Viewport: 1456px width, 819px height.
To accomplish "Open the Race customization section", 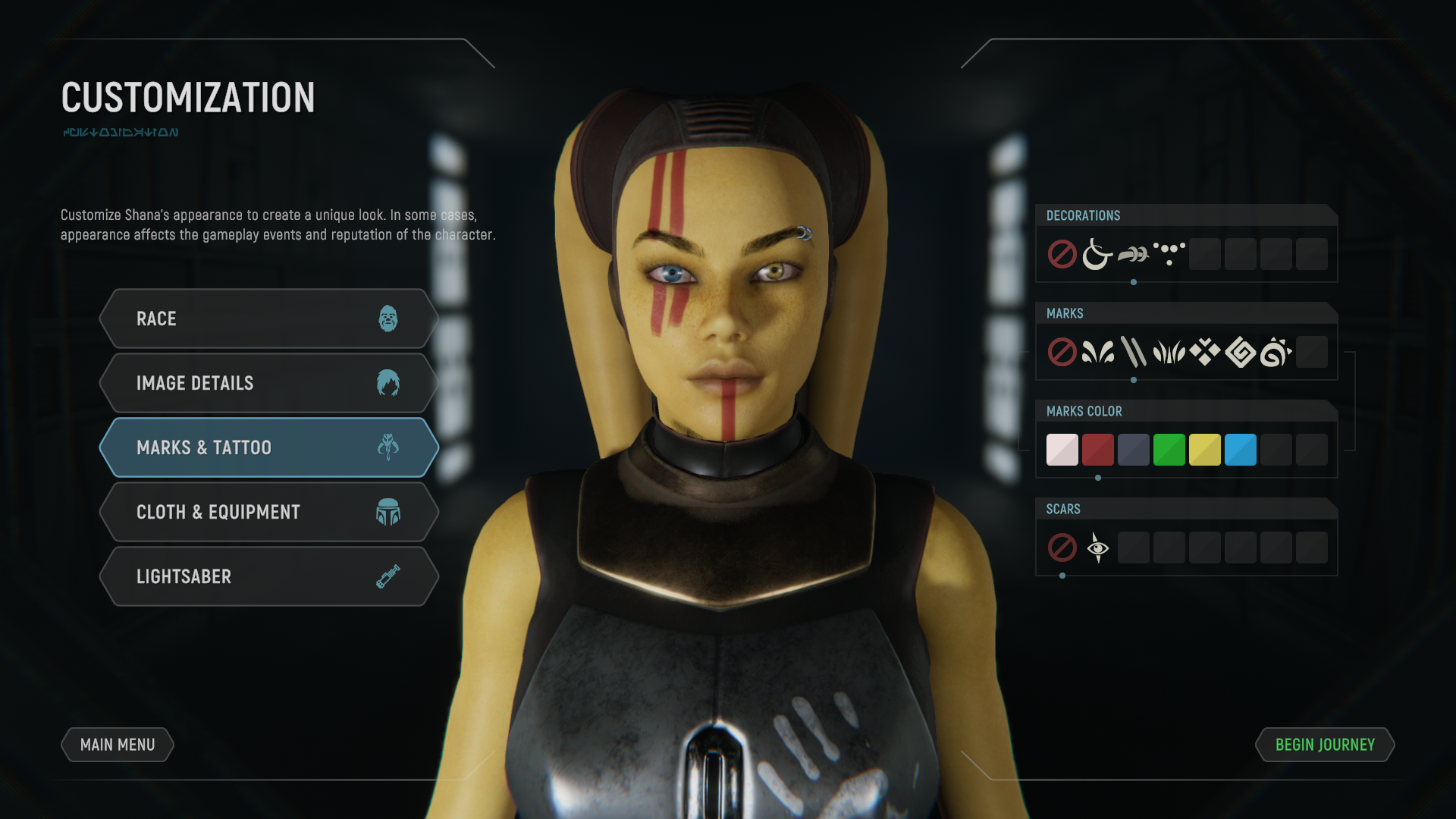I will click(x=268, y=318).
